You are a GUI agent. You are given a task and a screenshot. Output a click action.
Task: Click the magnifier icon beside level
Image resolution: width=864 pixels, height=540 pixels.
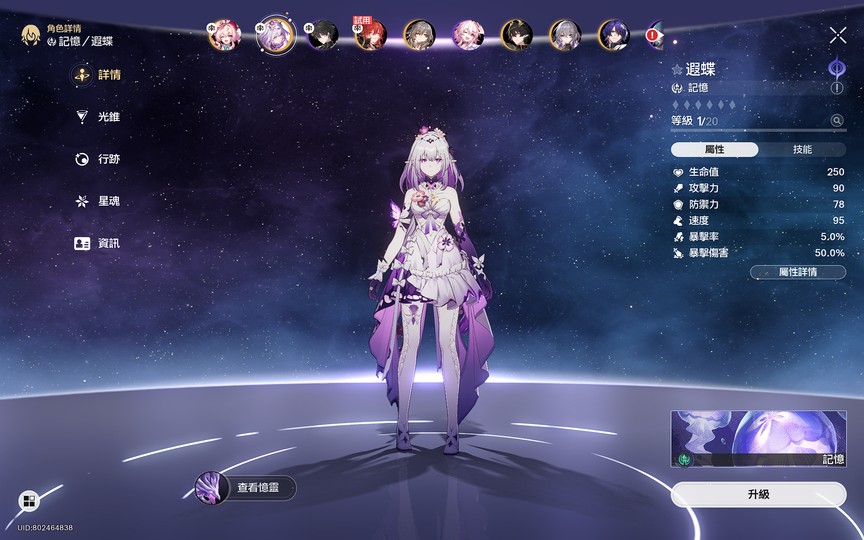point(837,121)
